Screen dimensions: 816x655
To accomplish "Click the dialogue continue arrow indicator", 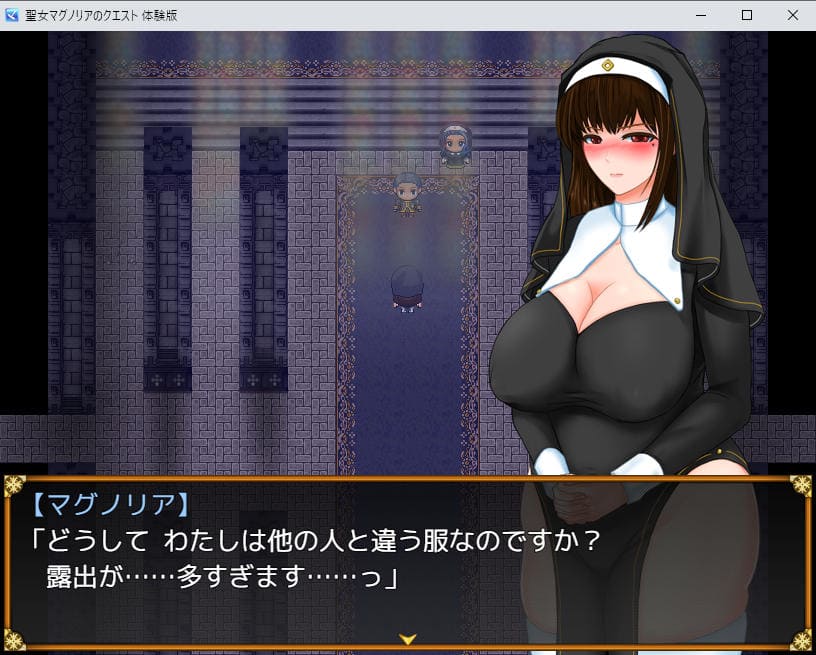I will (x=407, y=637).
